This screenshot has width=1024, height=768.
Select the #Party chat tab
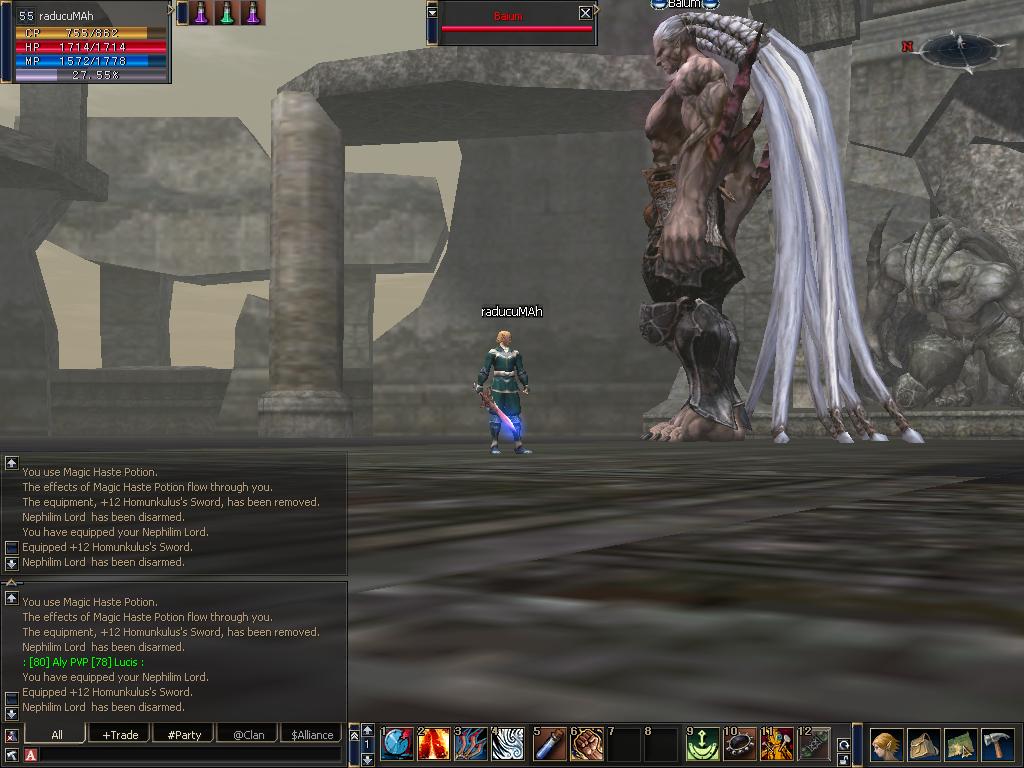coord(184,734)
